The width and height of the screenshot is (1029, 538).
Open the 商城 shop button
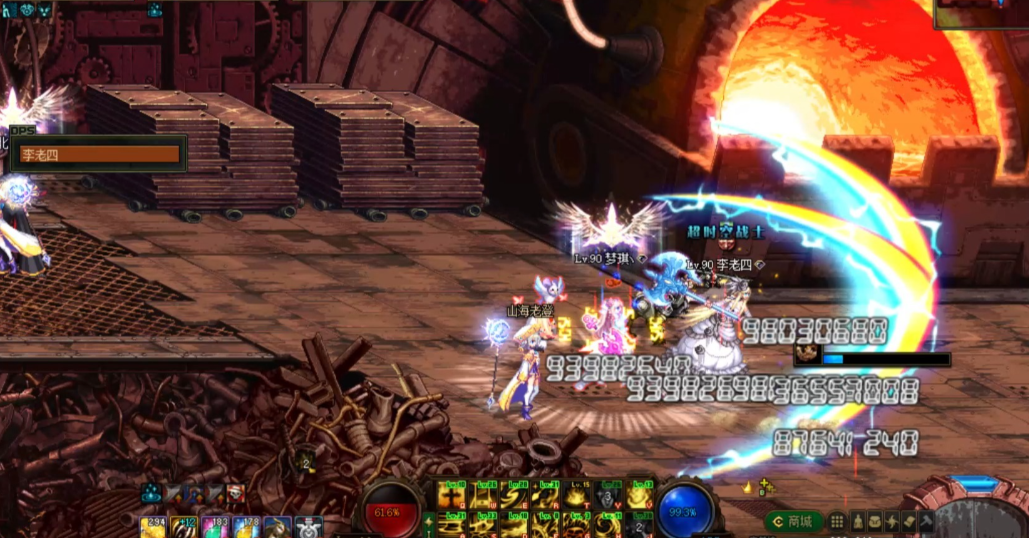(x=793, y=522)
